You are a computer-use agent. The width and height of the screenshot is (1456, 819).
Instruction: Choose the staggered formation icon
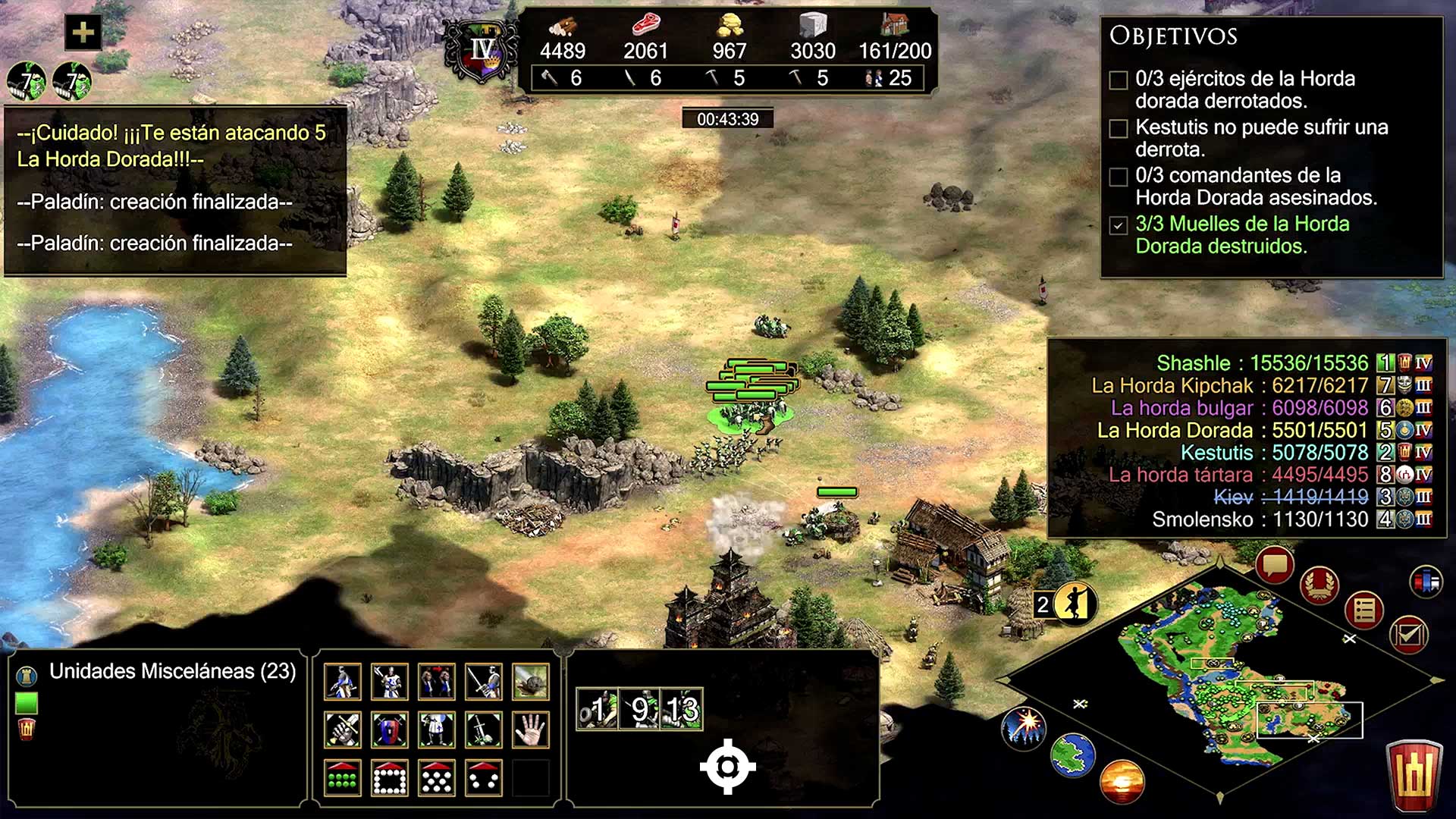click(x=436, y=777)
